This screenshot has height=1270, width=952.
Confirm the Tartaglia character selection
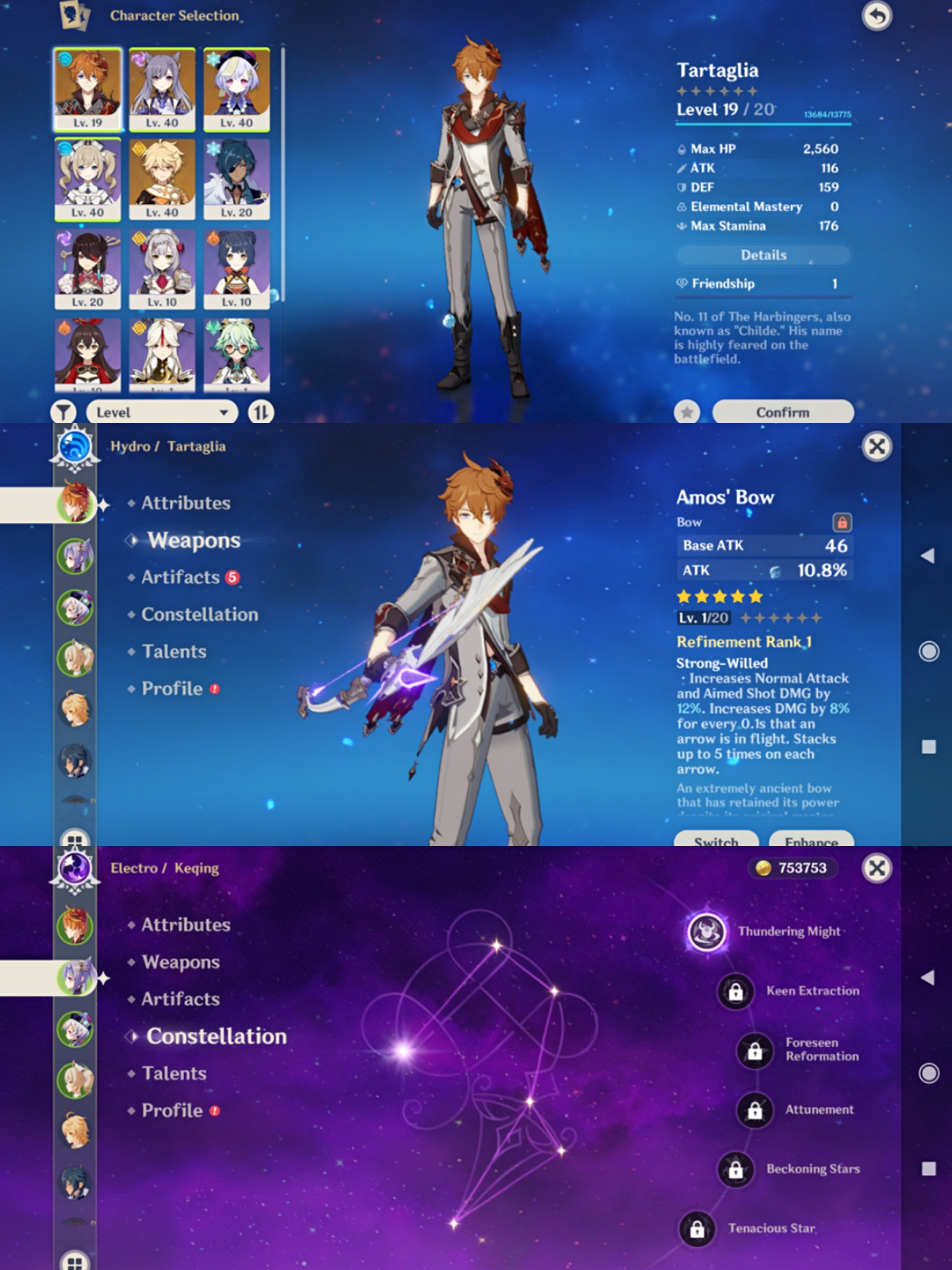tap(782, 412)
